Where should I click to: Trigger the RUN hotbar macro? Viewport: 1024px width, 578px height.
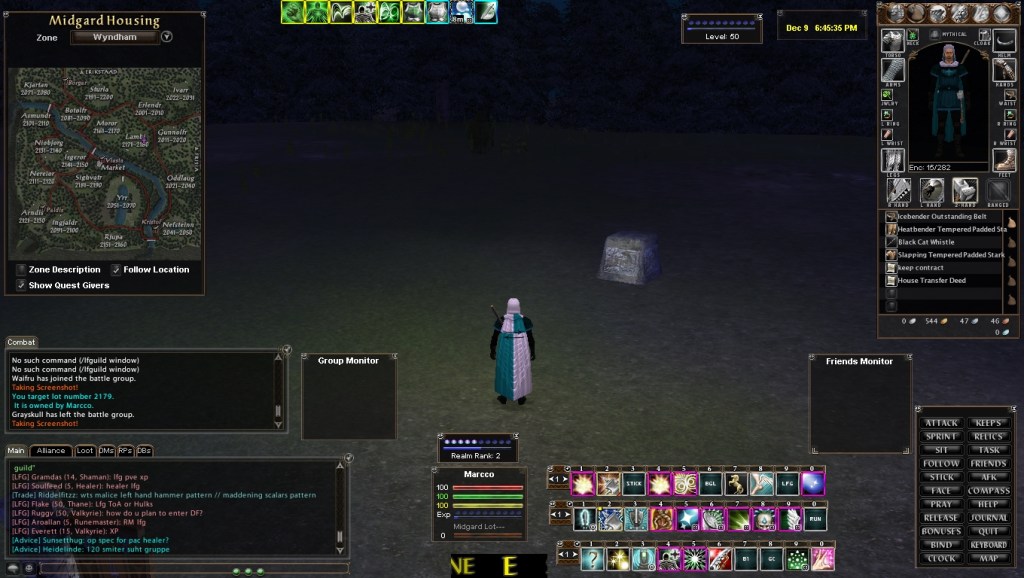(x=814, y=520)
